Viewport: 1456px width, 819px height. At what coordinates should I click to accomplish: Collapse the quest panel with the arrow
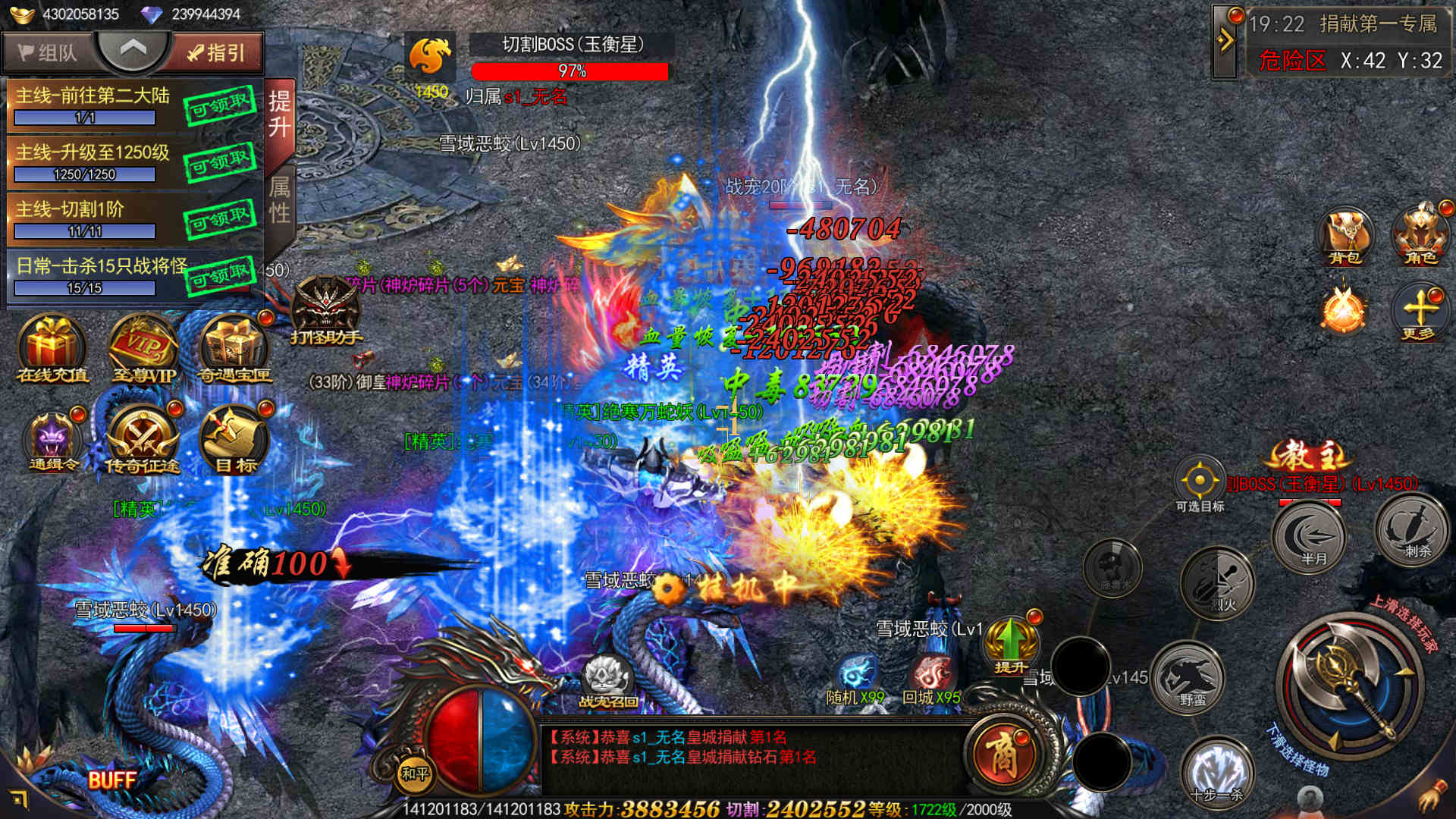(133, 49)
